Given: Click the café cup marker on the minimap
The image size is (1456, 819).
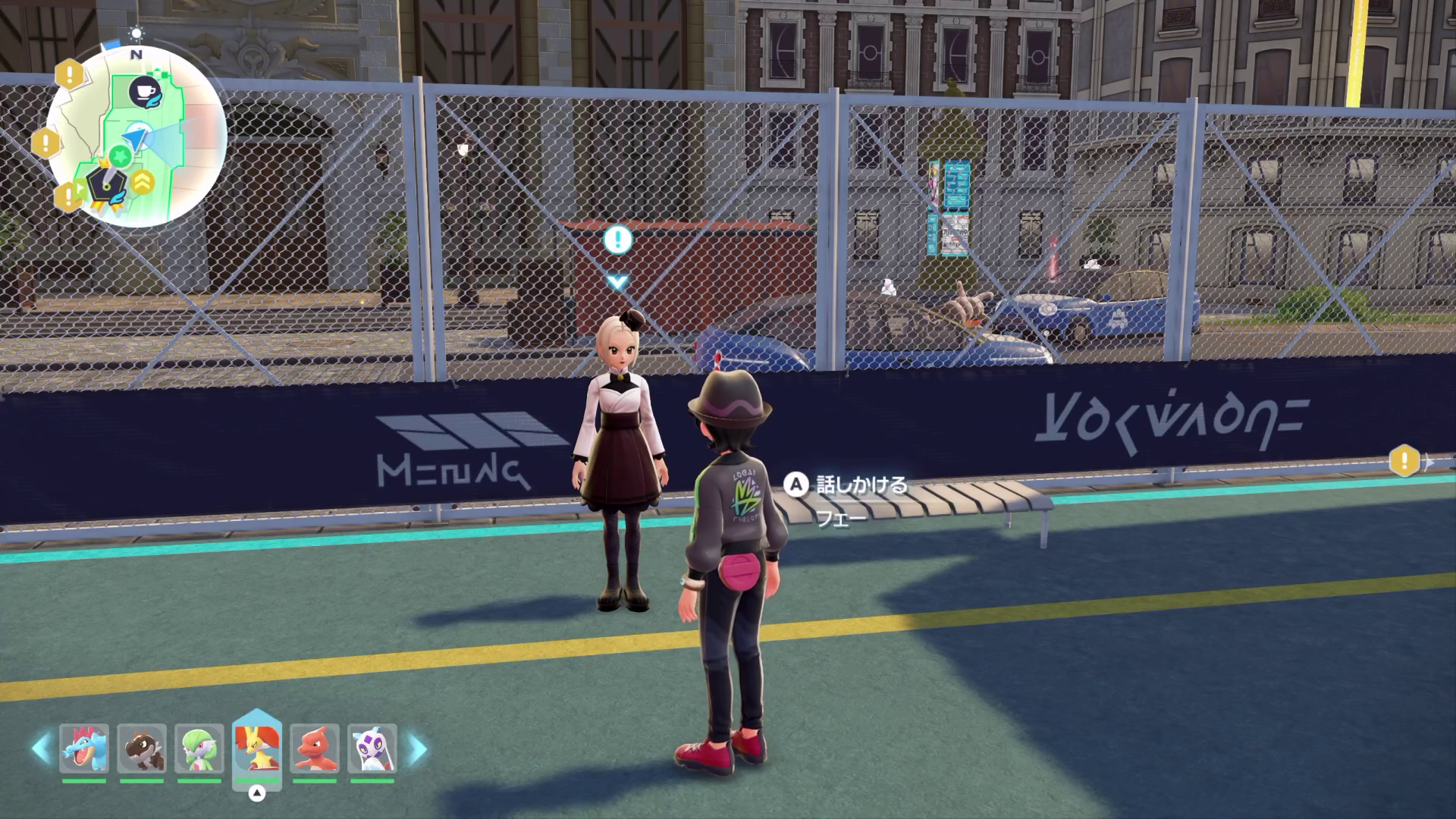Looking at the screenshot, I should click(x=145, y=92).
